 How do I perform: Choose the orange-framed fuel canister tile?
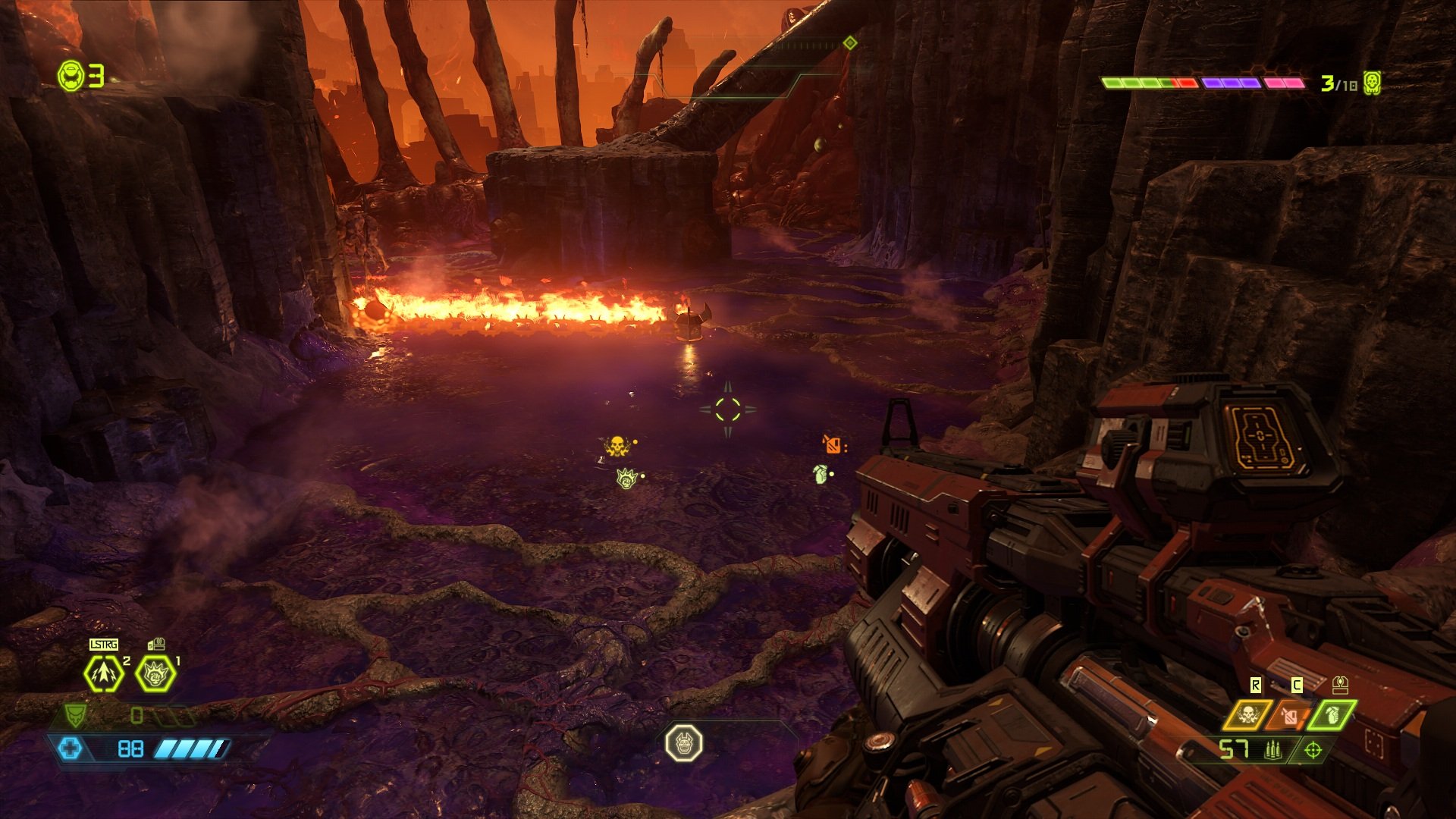[x=1291, y=715]
